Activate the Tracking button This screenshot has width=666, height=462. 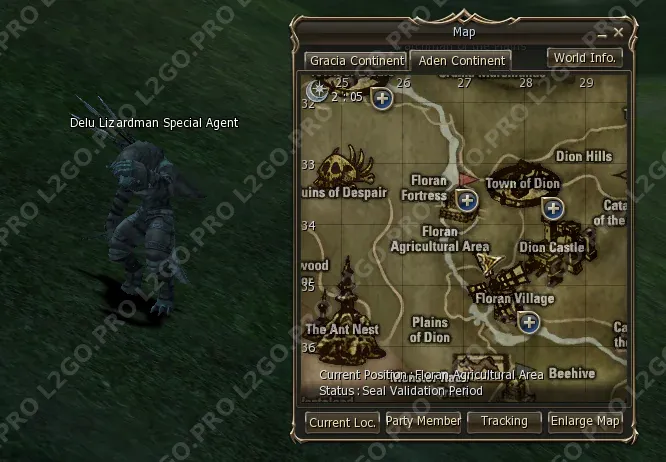[504, 422]
